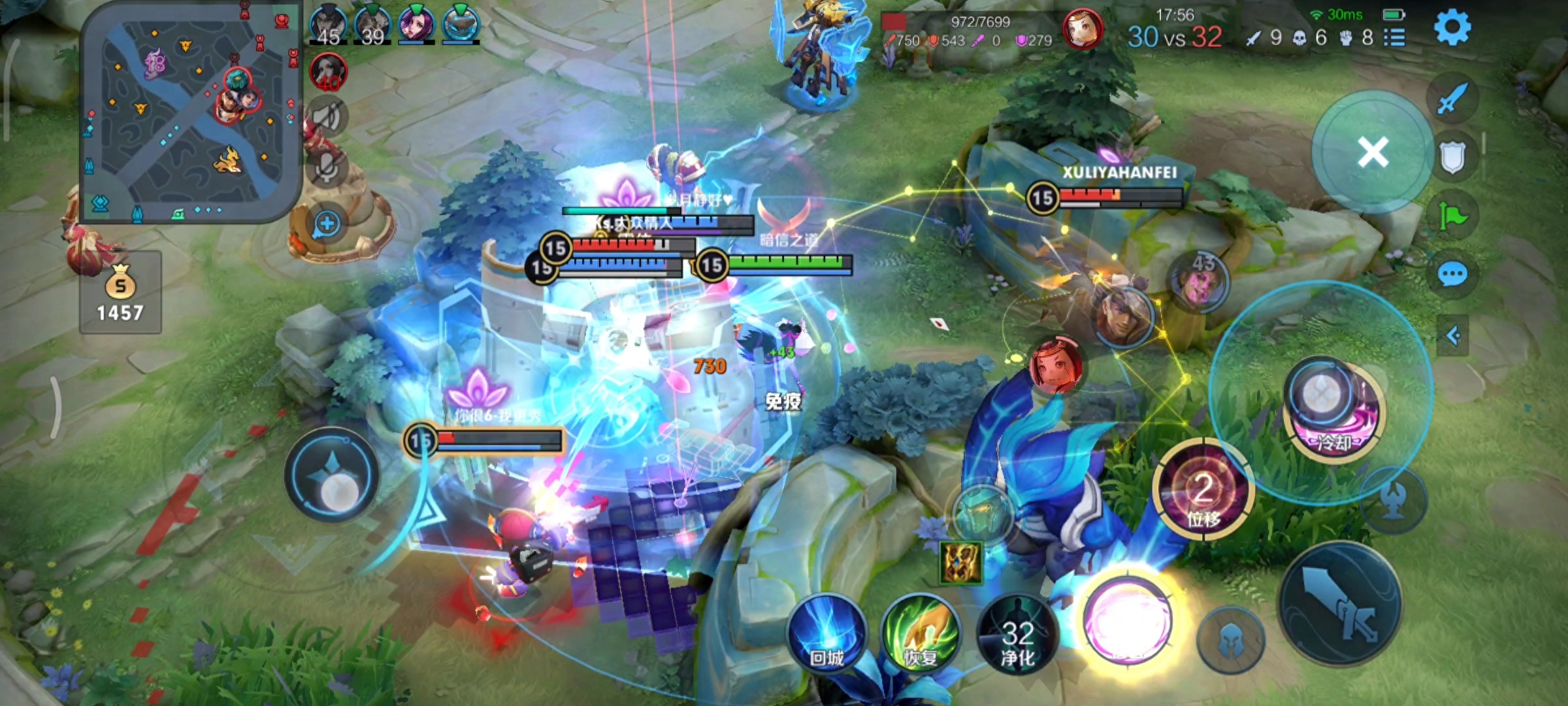Image resolution: width=1568 pixels, height=706 pixels.
Task: Cast the 位移 dash skill
Action: 1203,492
